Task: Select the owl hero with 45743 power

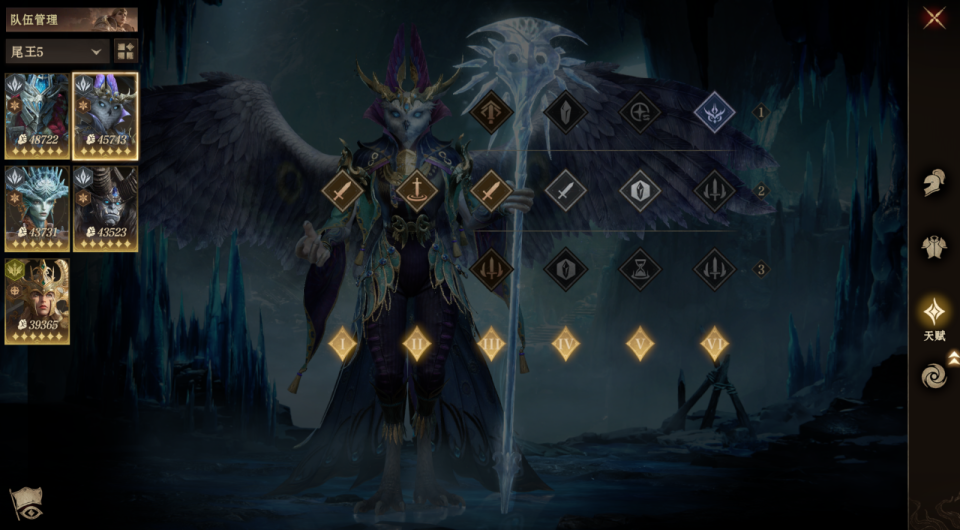Action: [x=105, y=116]
